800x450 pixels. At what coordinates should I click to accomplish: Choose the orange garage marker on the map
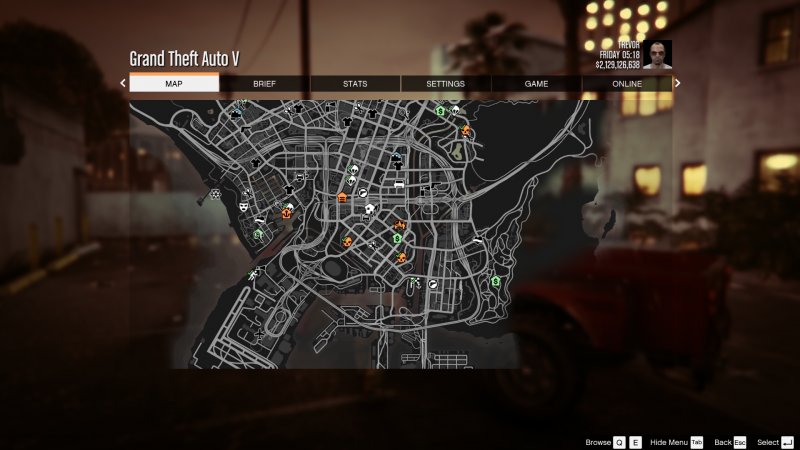pyautogui.click(x=342, y=197)
